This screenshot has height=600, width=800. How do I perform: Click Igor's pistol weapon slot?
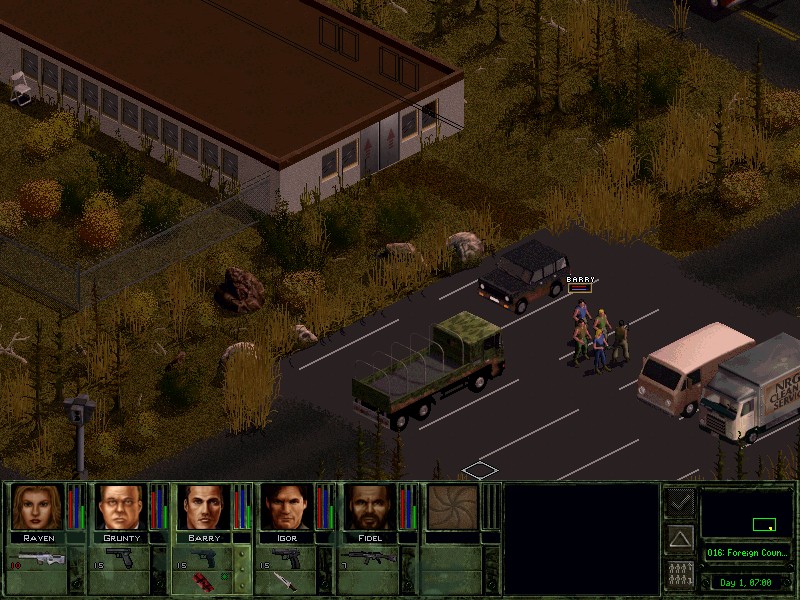(x=288, y=558)
